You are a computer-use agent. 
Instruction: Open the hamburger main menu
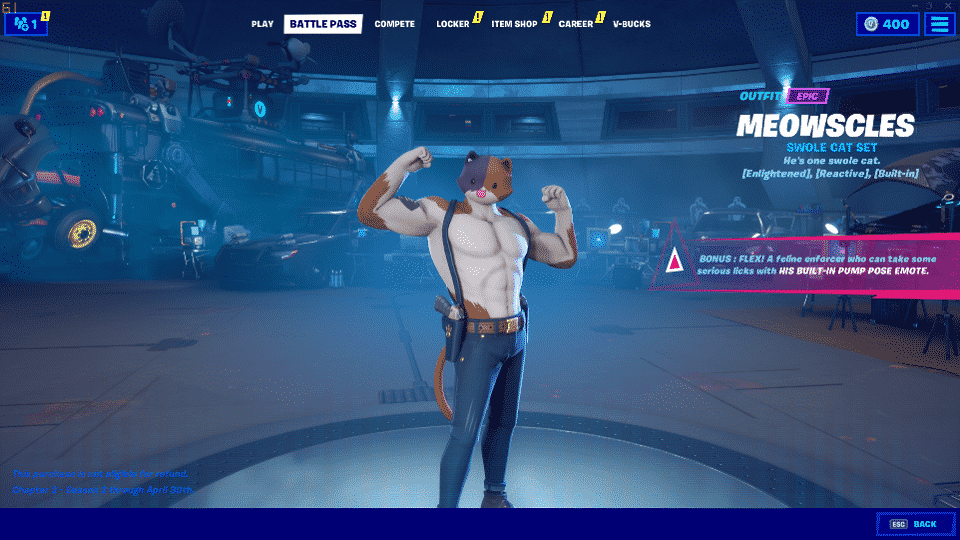click(940, 24)
